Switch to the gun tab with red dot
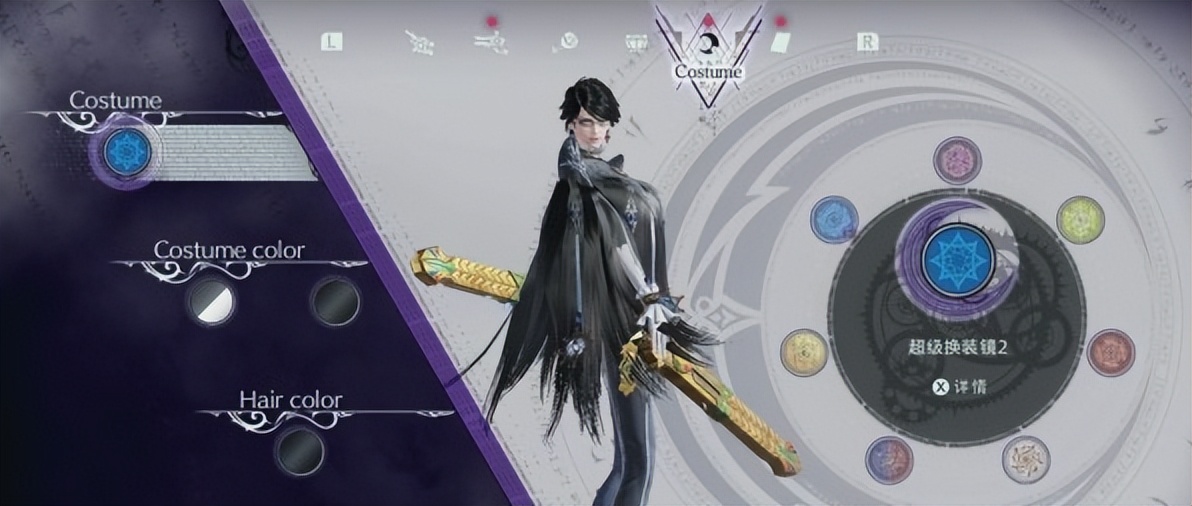The image size is (1192, 506). (x=490, y=43)
